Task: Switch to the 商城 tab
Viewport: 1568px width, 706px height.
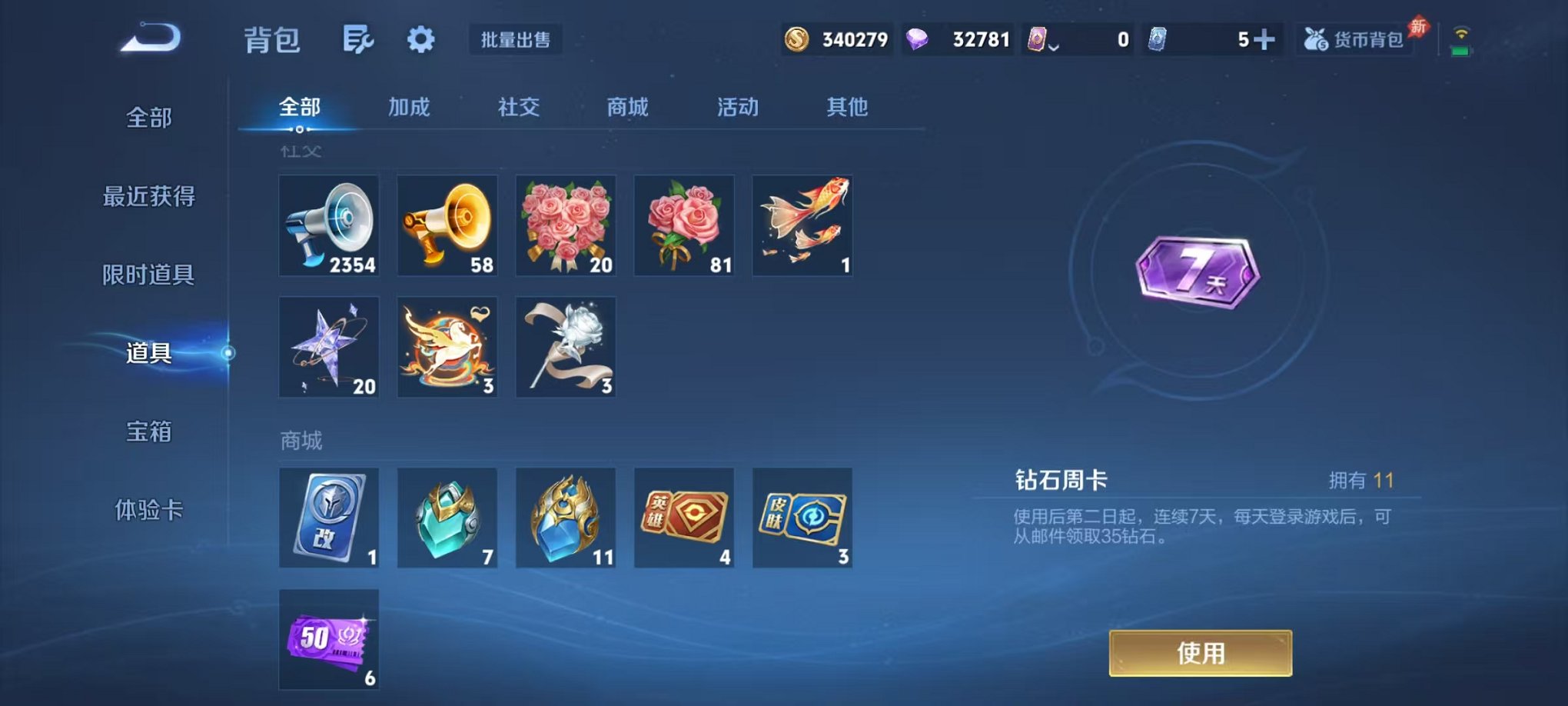Action: 629,107
